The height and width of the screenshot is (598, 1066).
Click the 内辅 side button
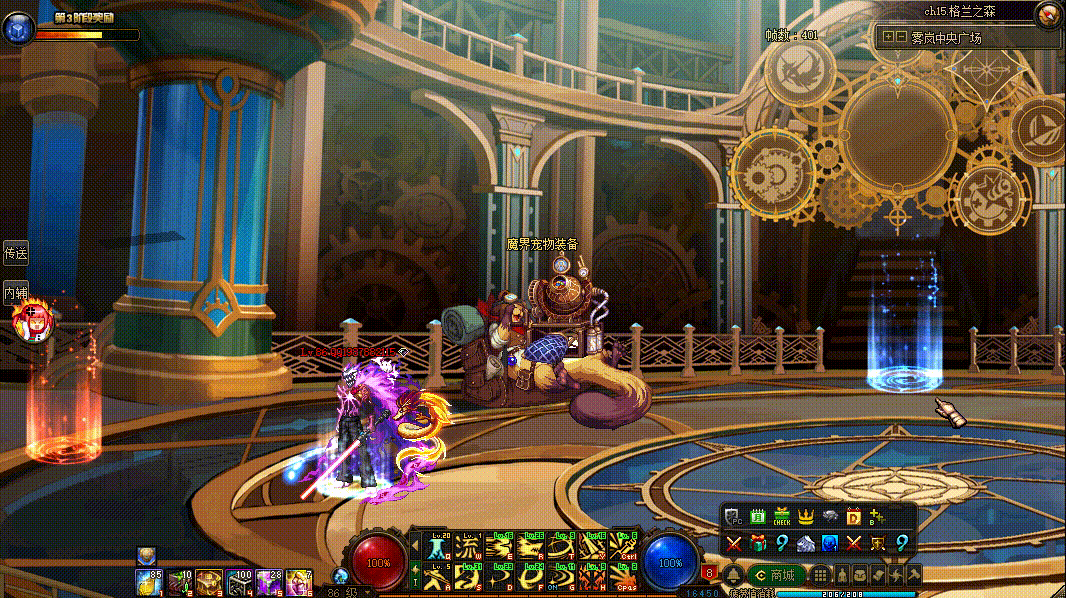click(x=15, y=293)
